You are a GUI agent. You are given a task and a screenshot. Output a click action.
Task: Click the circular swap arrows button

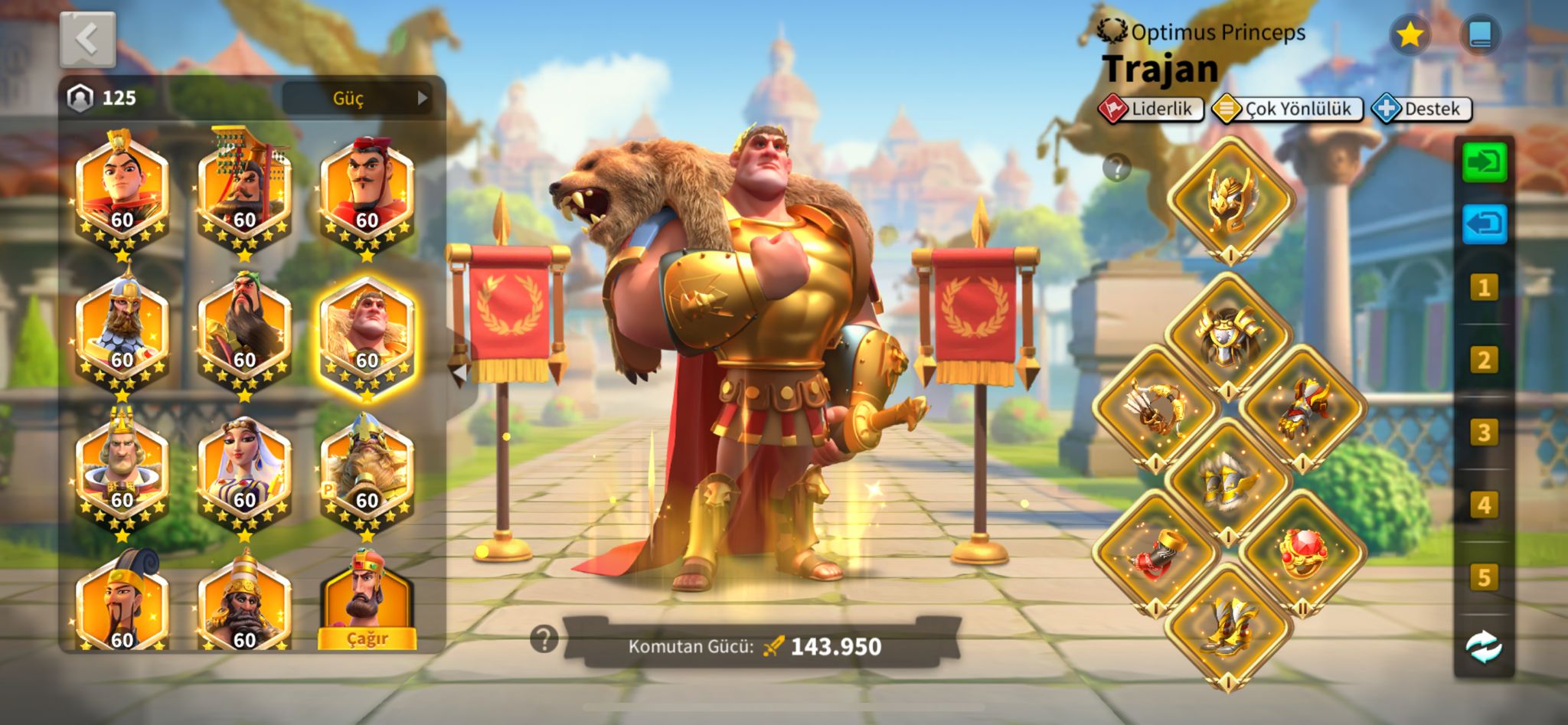(1484, 647)
